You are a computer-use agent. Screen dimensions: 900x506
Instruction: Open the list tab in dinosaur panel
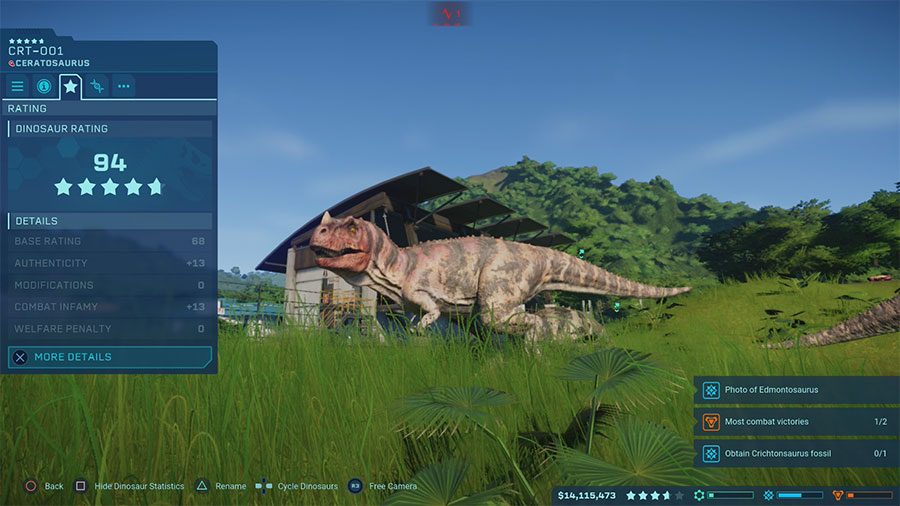pos(17,86)
